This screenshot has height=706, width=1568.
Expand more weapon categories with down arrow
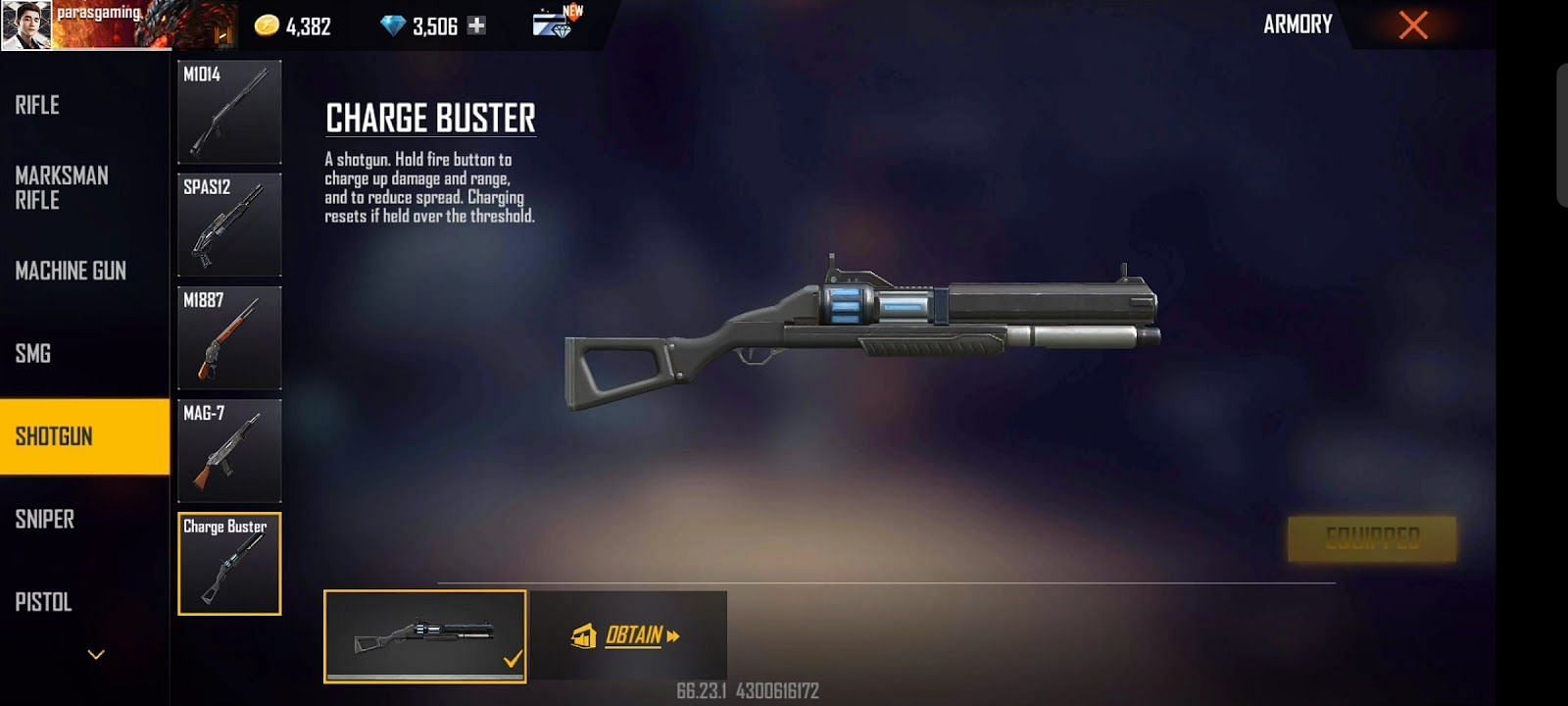coord(96,654)
